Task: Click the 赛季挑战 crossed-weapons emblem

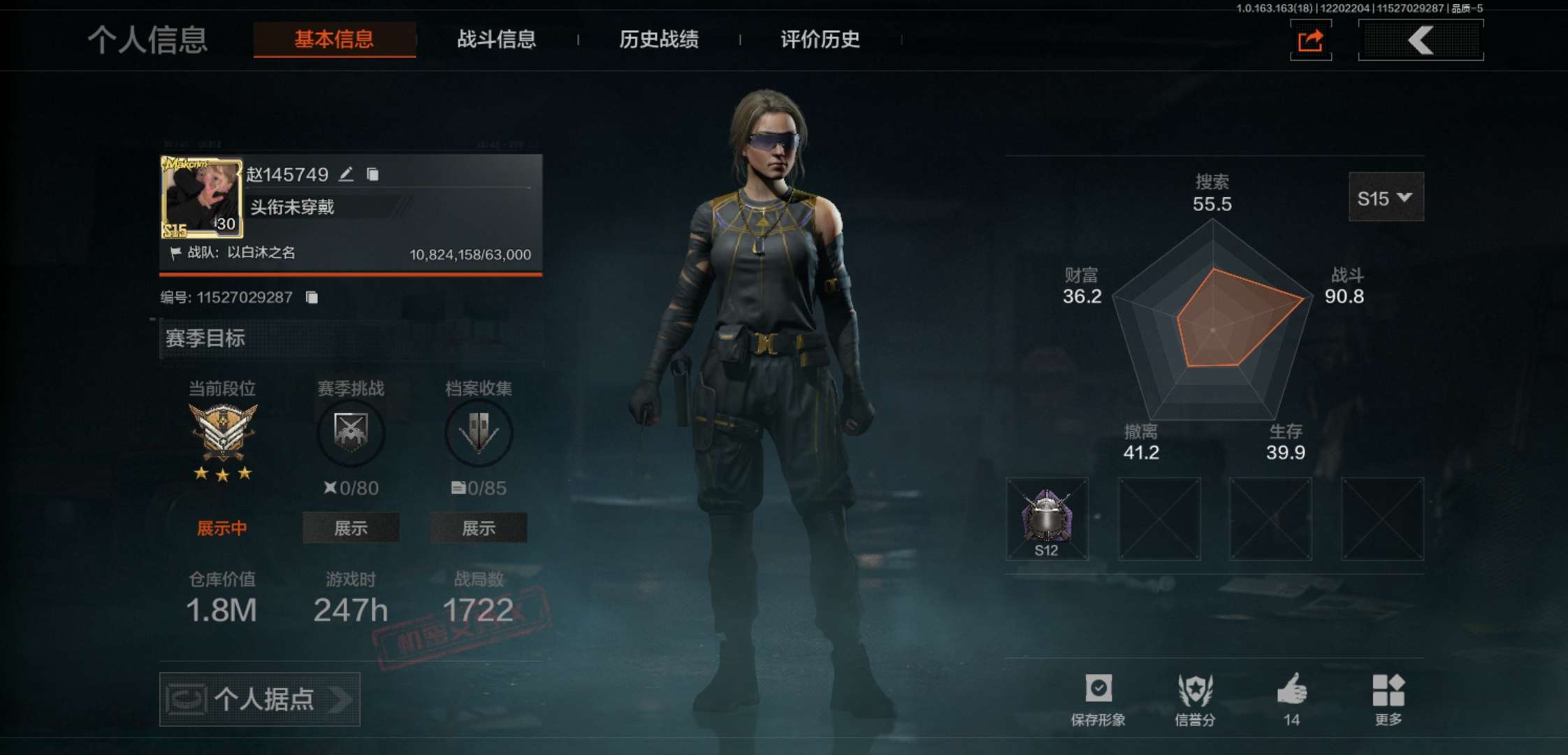Action: 350,433
